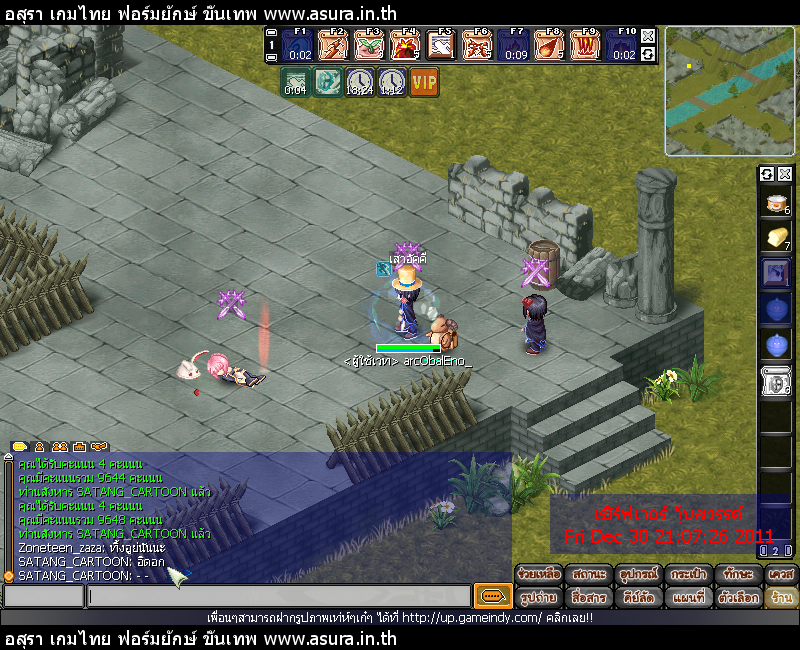Open the ช่วยเหลือ (Help) menu

[x=540, y=575]
